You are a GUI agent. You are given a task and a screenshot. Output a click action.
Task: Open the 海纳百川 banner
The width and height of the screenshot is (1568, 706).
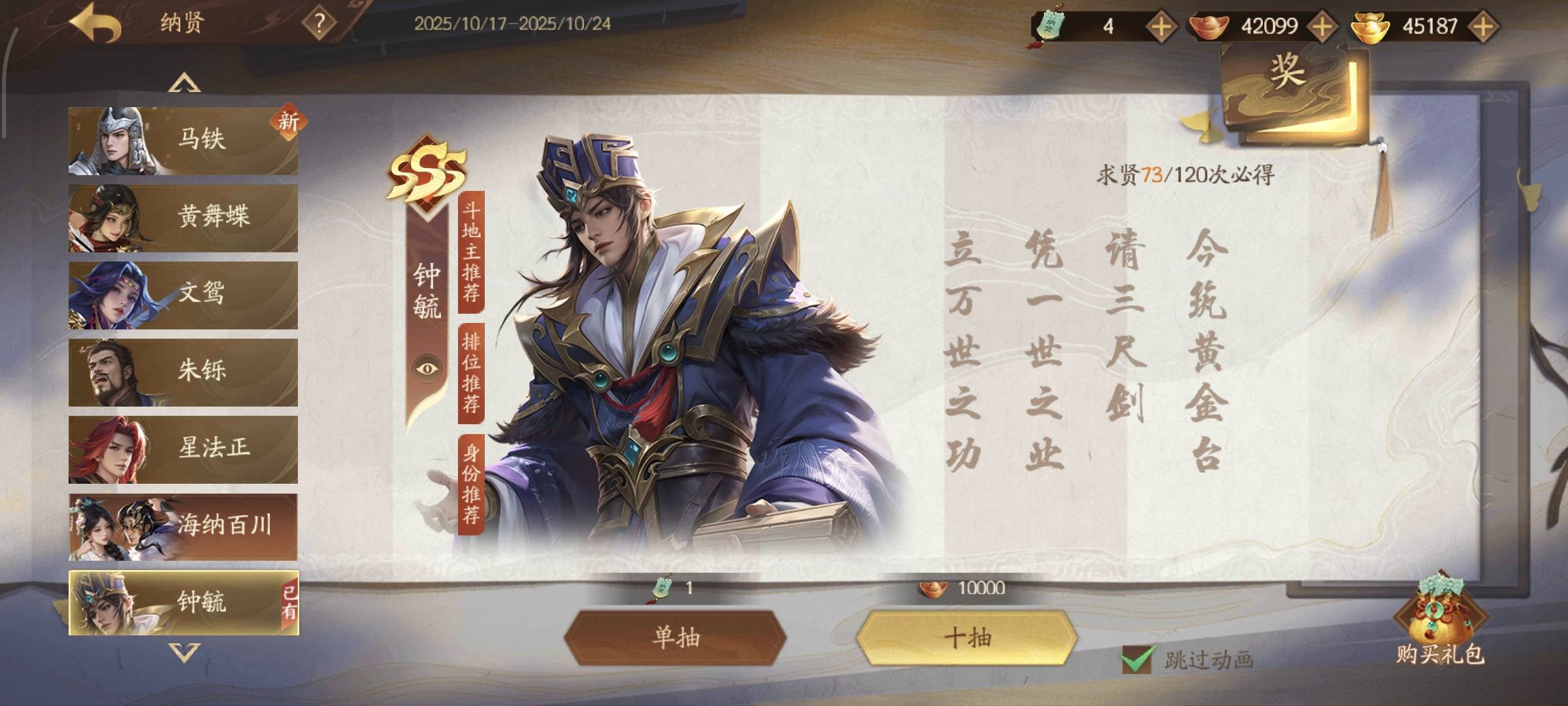[183, 526]
